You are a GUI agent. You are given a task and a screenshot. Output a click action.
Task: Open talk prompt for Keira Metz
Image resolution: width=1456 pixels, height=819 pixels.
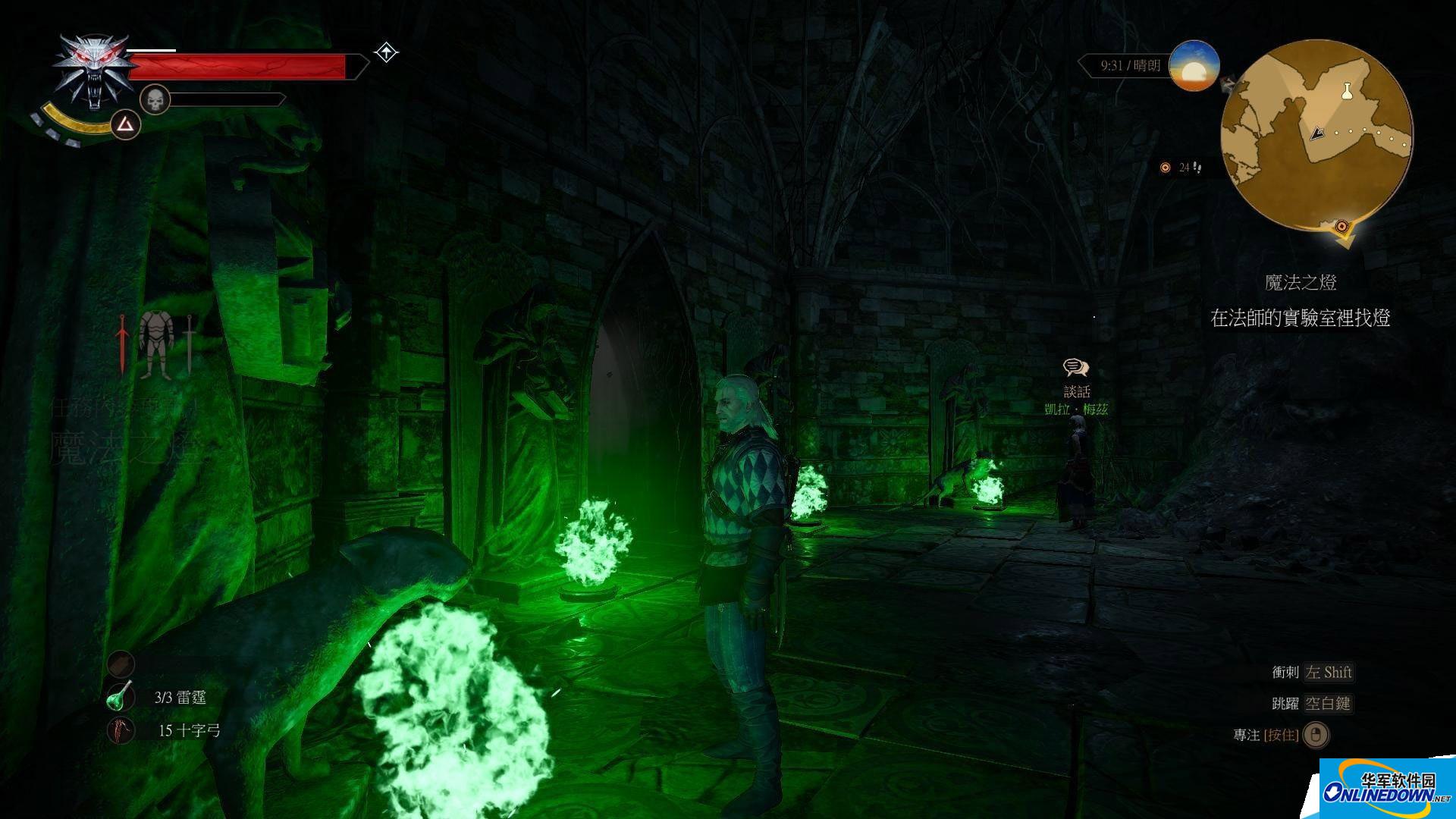[x=1076, y=369]
